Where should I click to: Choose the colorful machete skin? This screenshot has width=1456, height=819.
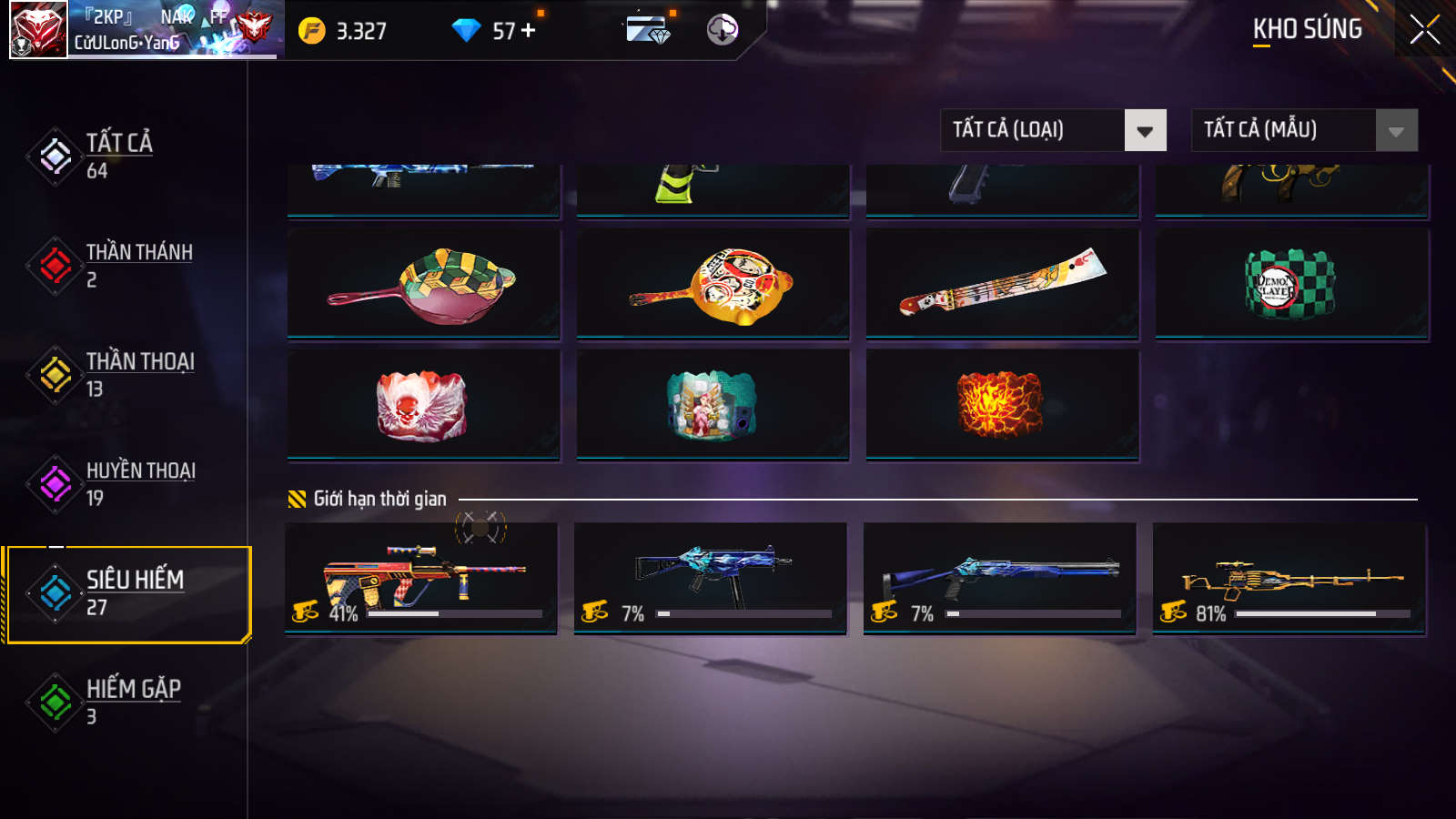pyautogui.click(x=1002, y=284)
